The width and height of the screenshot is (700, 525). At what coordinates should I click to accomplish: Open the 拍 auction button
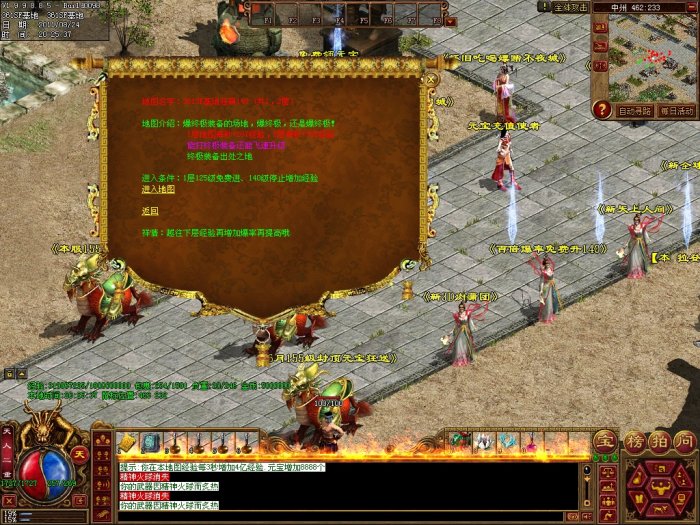(x=659, y=441)
